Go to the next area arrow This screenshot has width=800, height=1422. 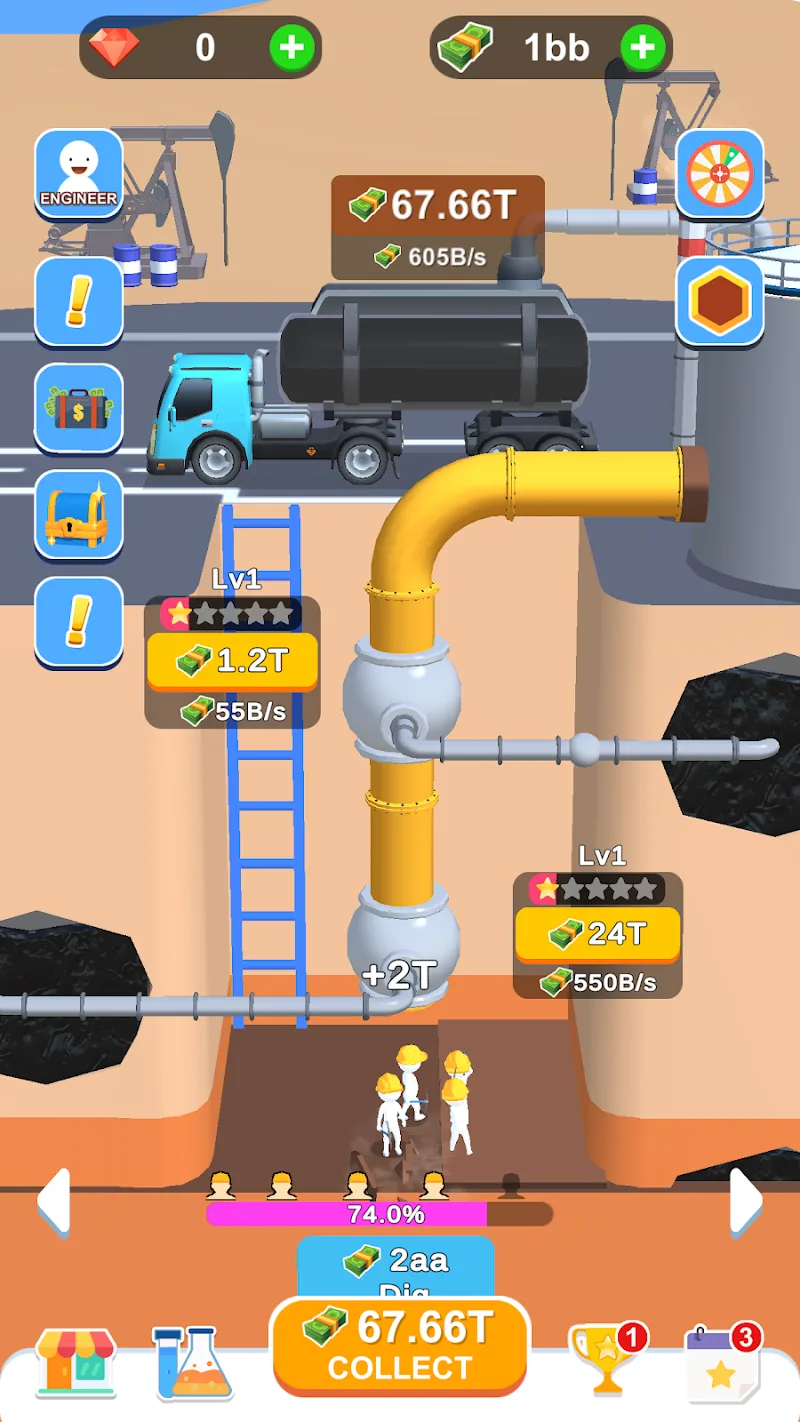pyautogui.click(x=746, y=1201)
